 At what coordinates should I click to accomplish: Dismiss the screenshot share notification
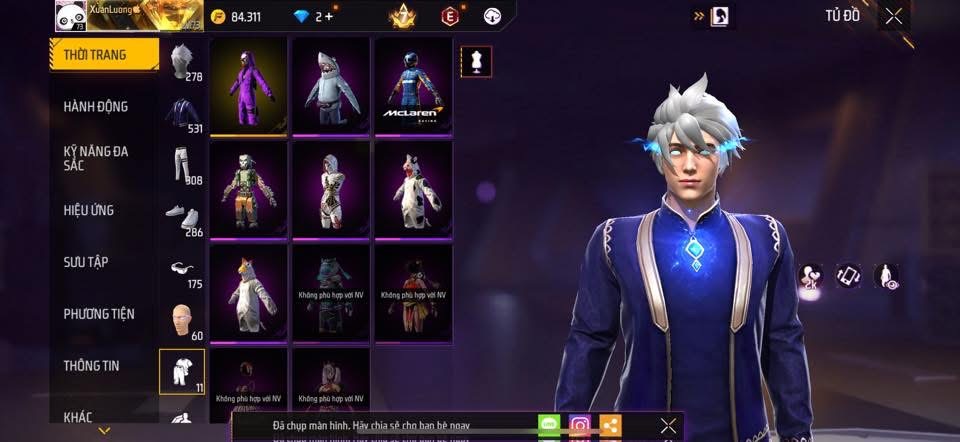click(x=668, y=425)
